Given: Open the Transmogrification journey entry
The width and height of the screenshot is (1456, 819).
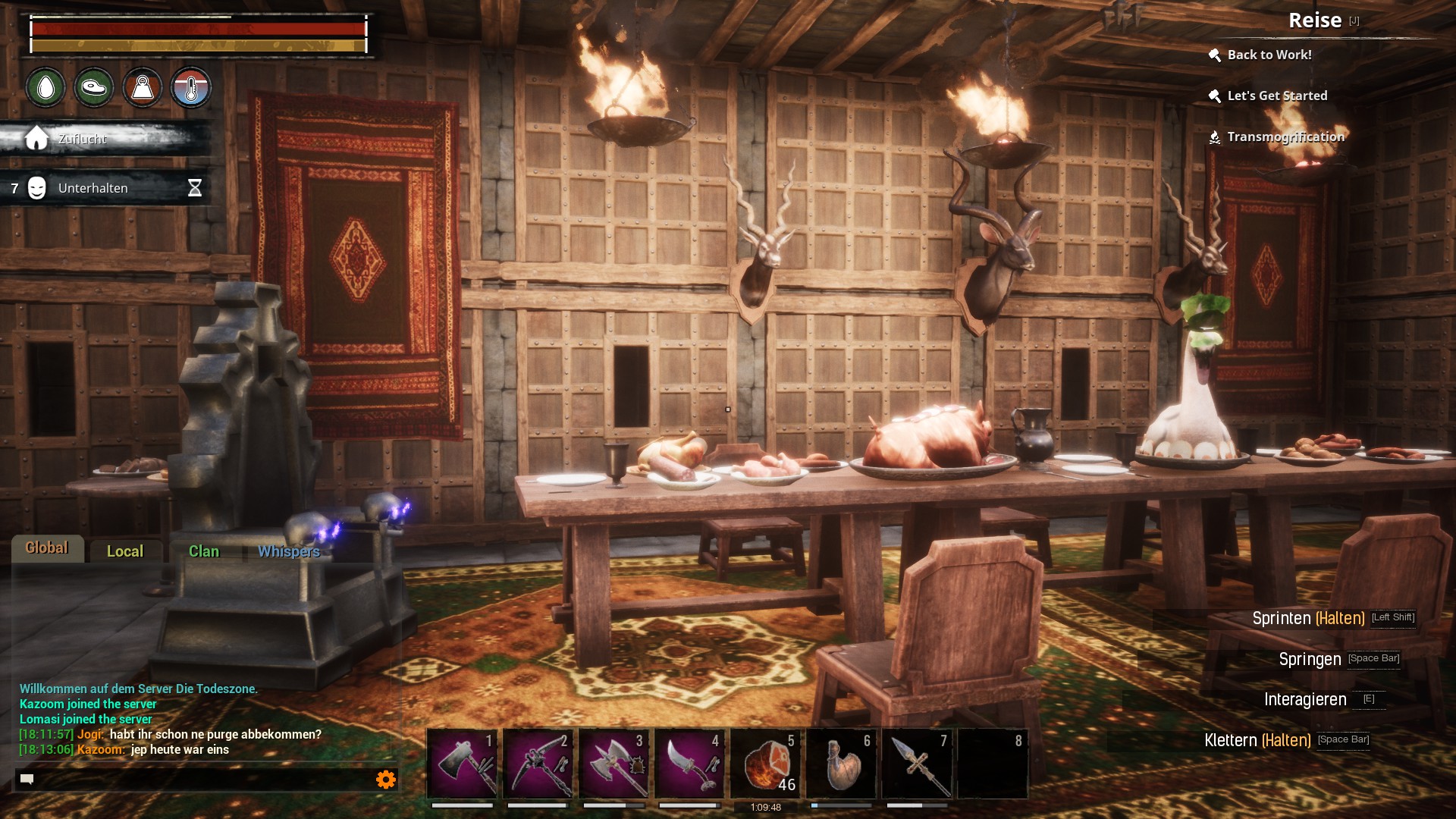Looking at the screenshot, I should [1285, 136].
